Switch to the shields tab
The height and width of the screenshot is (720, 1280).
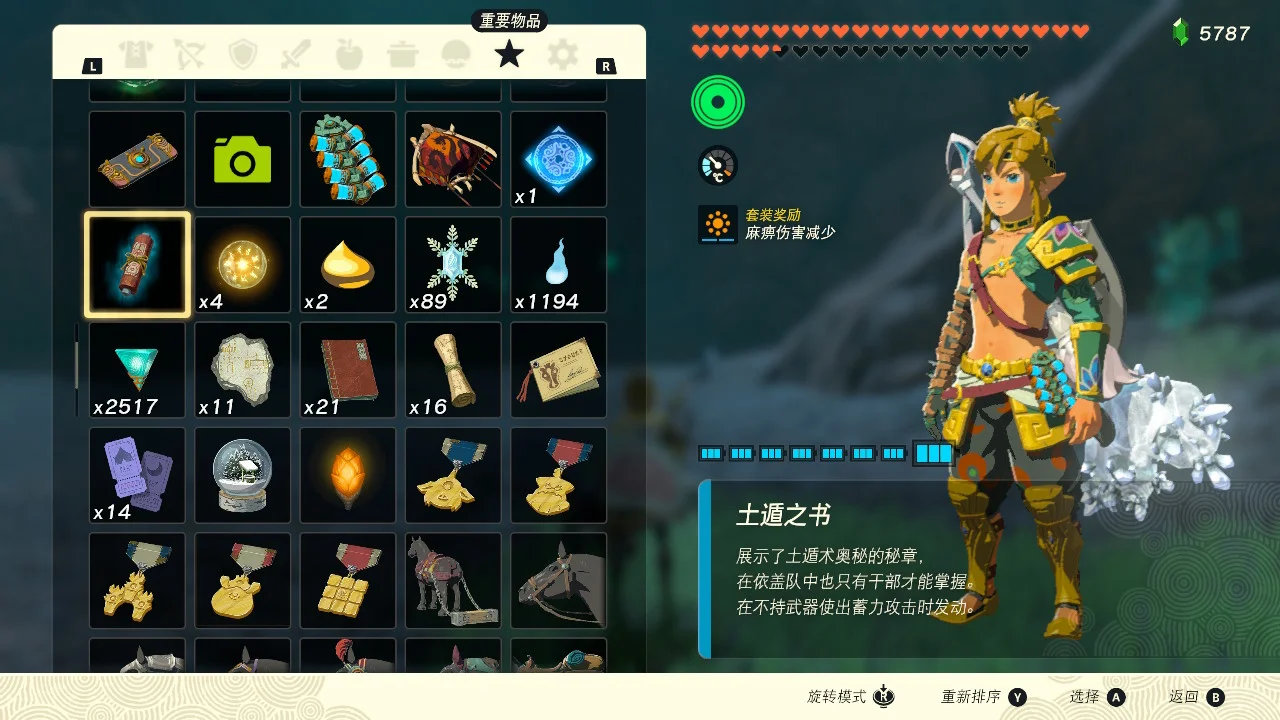243,54
